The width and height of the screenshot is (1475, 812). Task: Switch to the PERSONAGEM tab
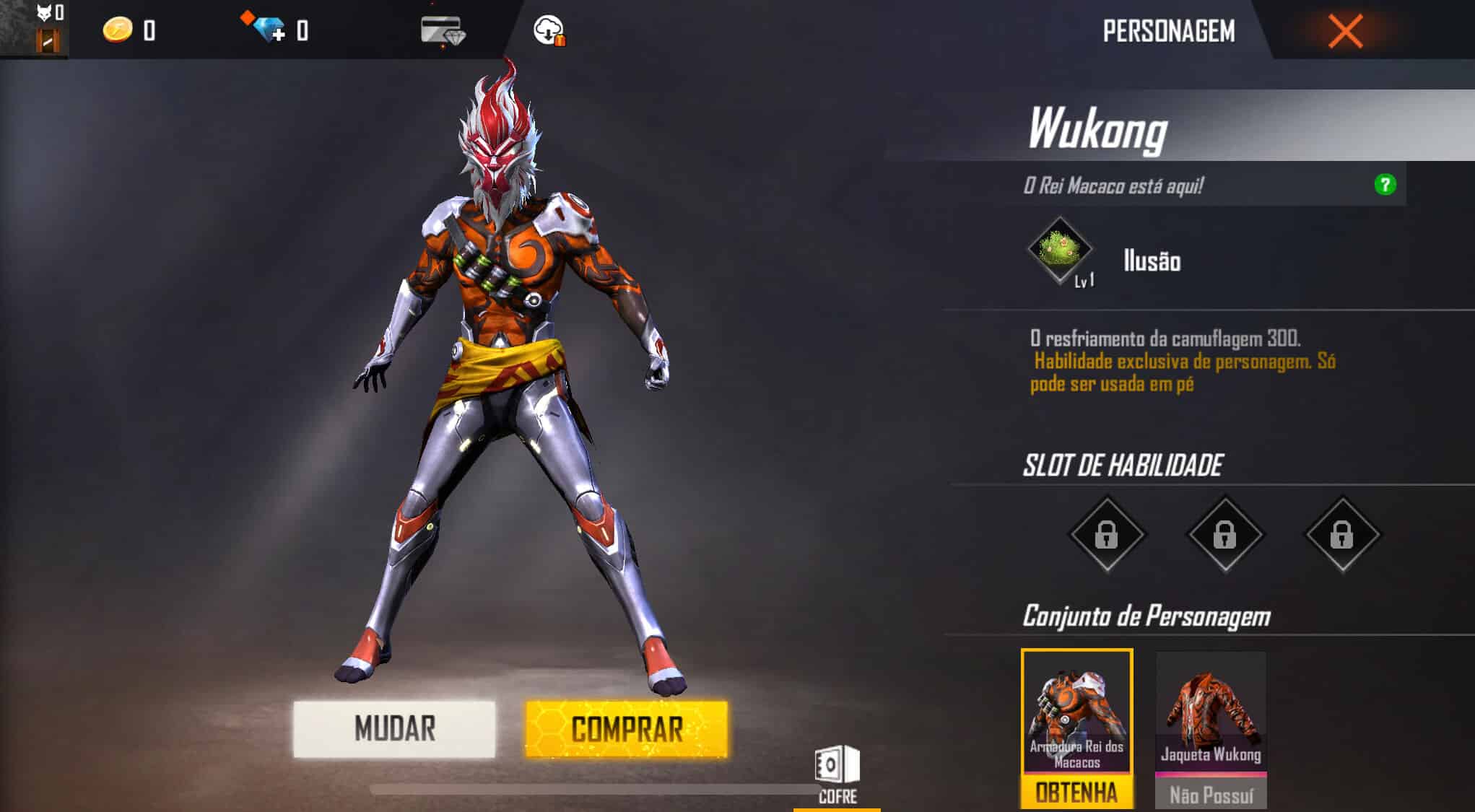(1171, 30)
